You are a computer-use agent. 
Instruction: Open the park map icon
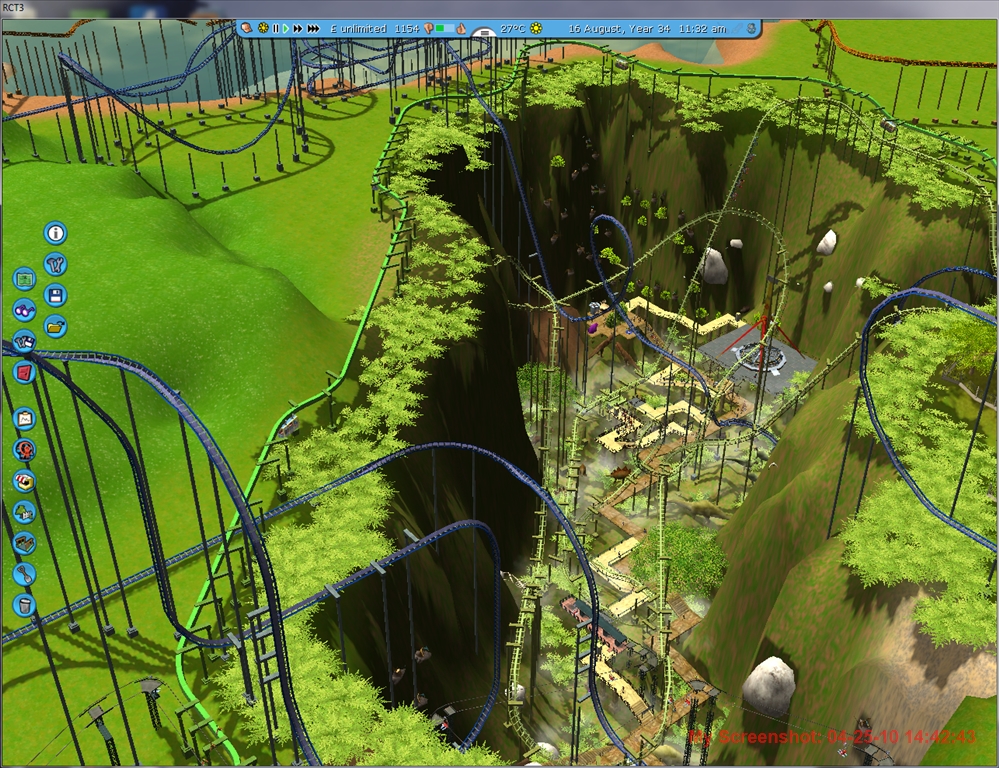(24, 278)
